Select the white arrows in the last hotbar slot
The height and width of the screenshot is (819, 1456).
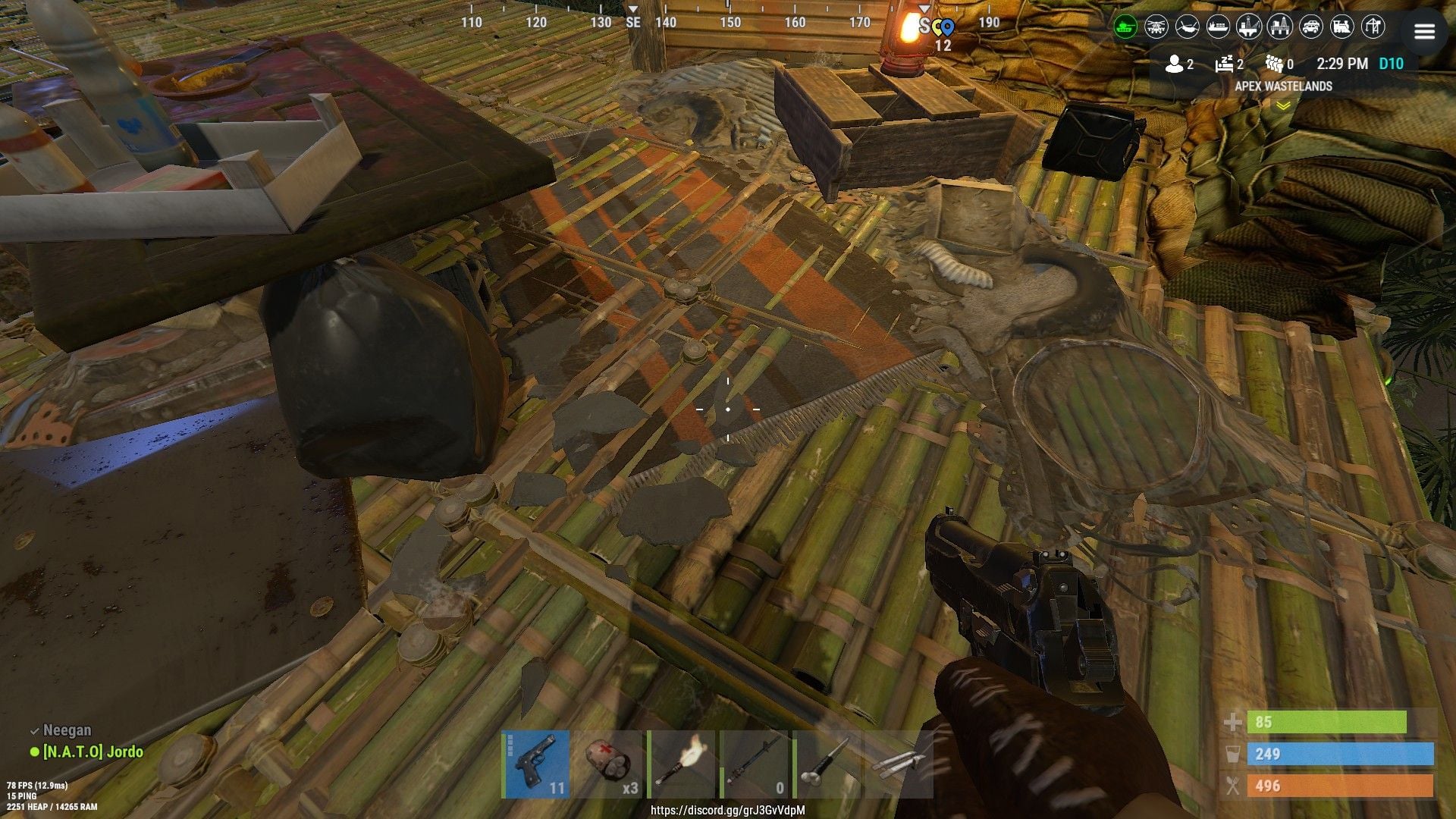coord(899,764)
